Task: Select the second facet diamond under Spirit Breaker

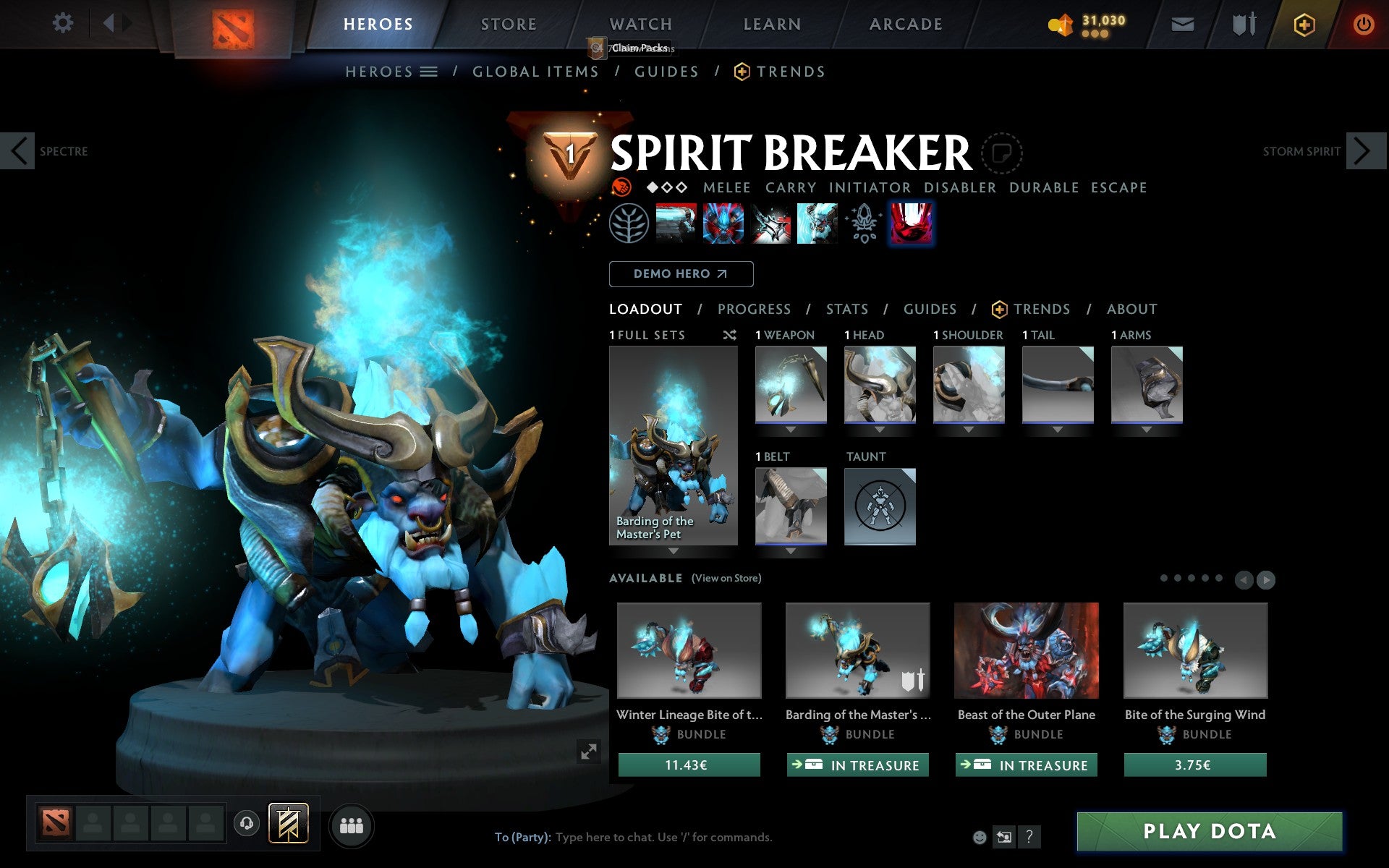Action: (x=668, y=187)
